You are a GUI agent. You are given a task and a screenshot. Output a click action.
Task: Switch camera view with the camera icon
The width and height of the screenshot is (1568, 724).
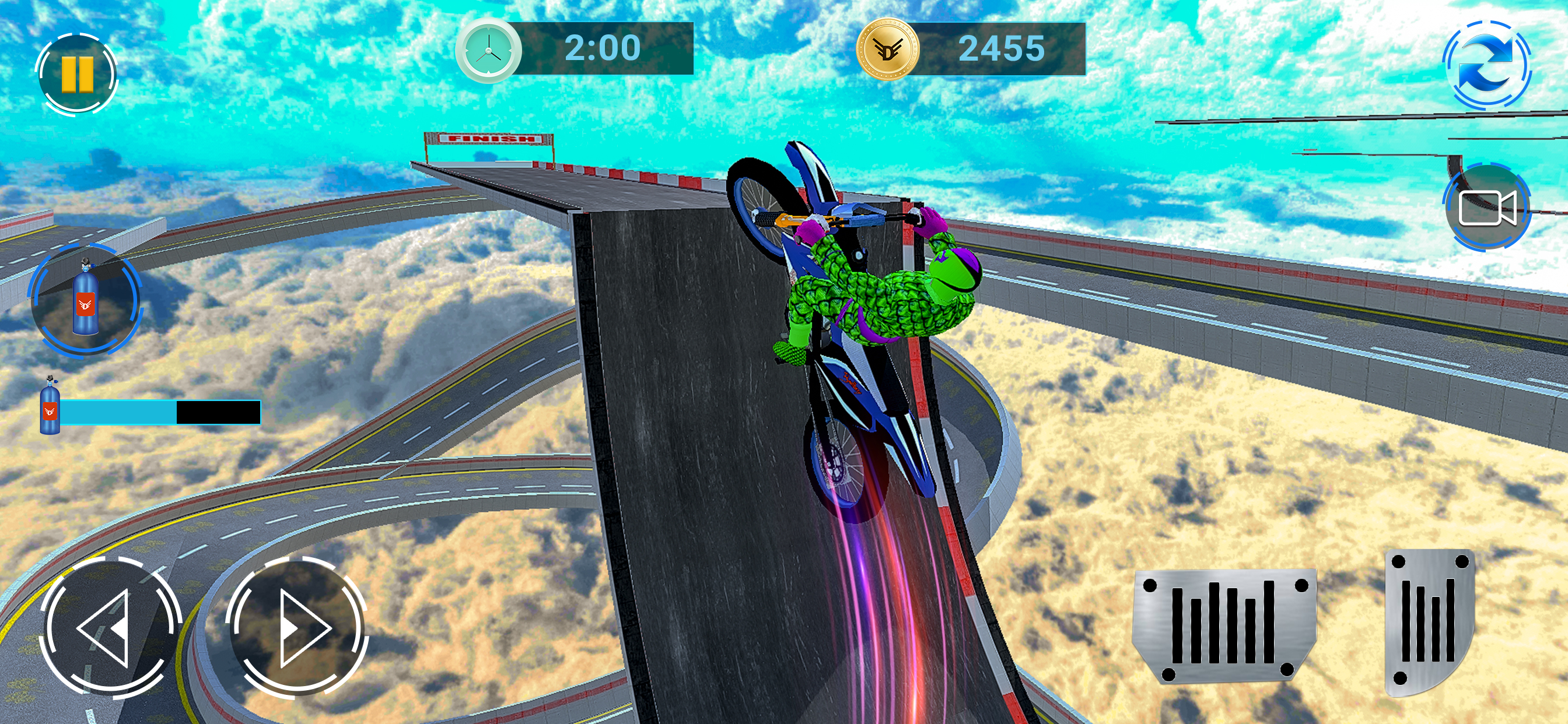pyautogui.click(x=1486, y=207)
